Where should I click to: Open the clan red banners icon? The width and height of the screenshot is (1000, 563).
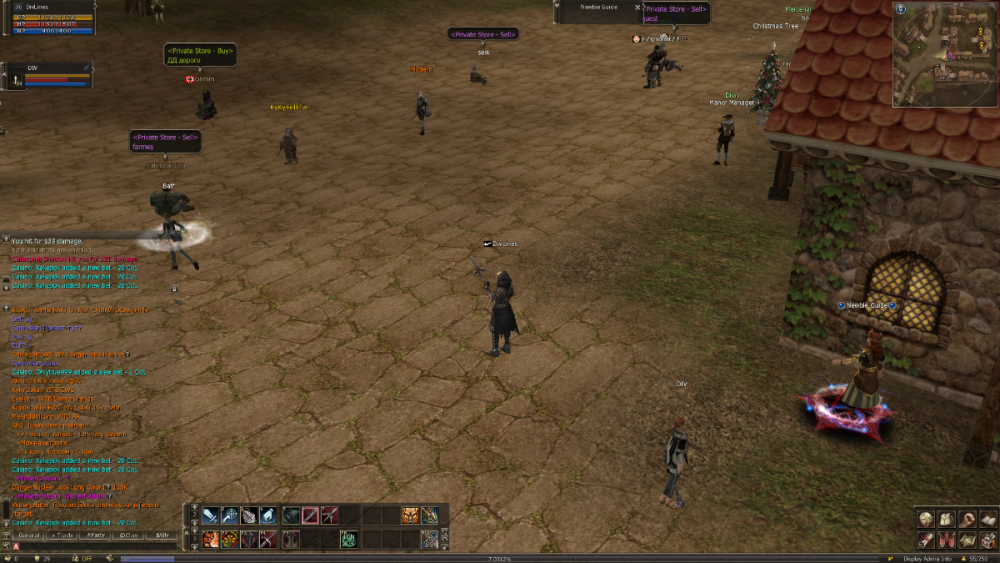[x=946, y=539]
